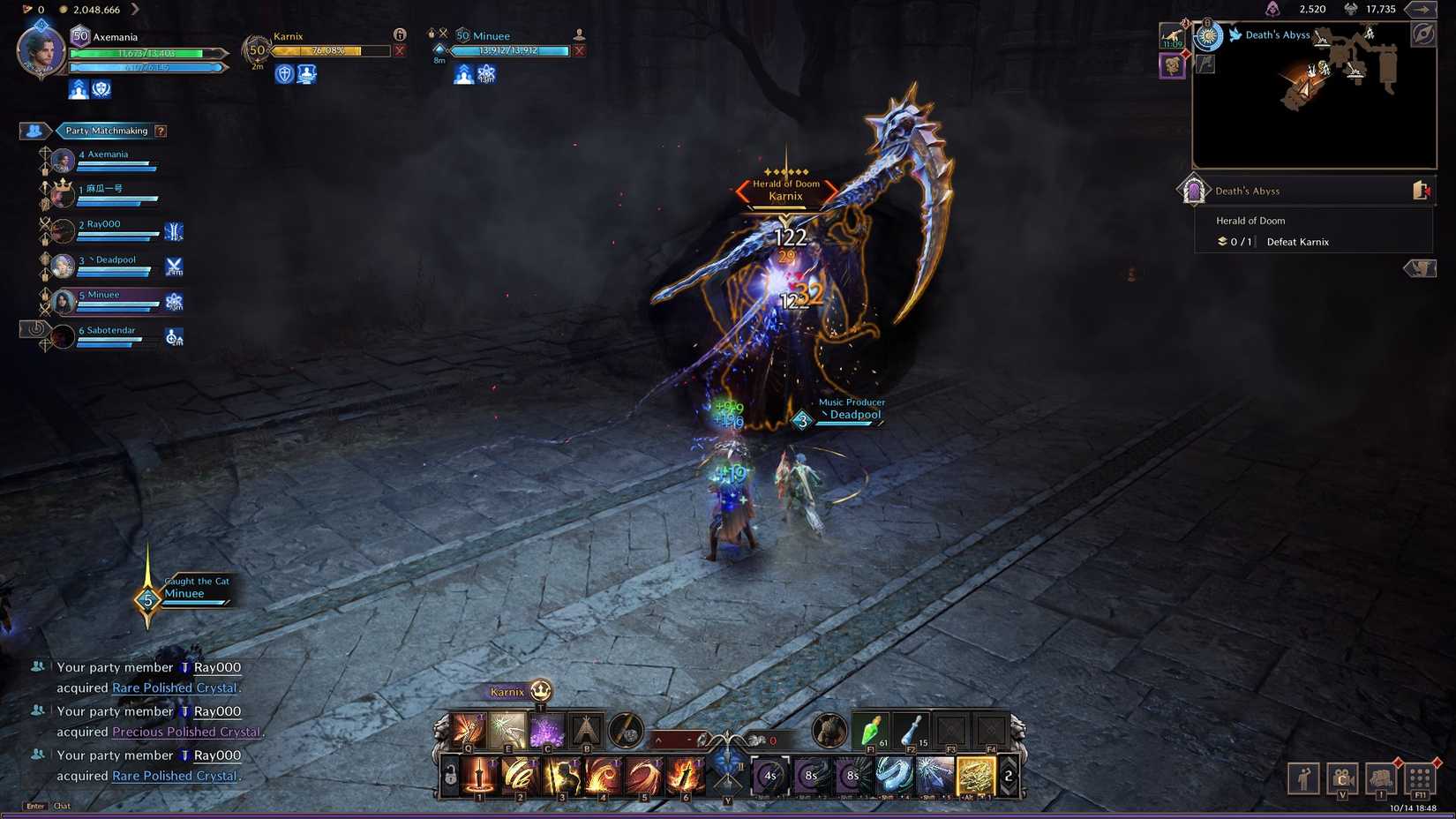The image size is (1456, 819).
Task: Click the Rare Polished Crystal chat link
Action: click(x=174, y=688)
